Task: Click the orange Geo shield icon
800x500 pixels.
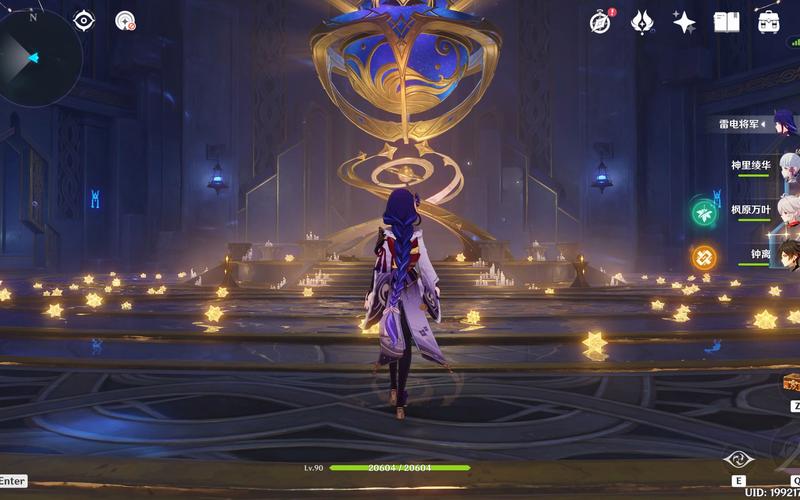Action: 704,257
